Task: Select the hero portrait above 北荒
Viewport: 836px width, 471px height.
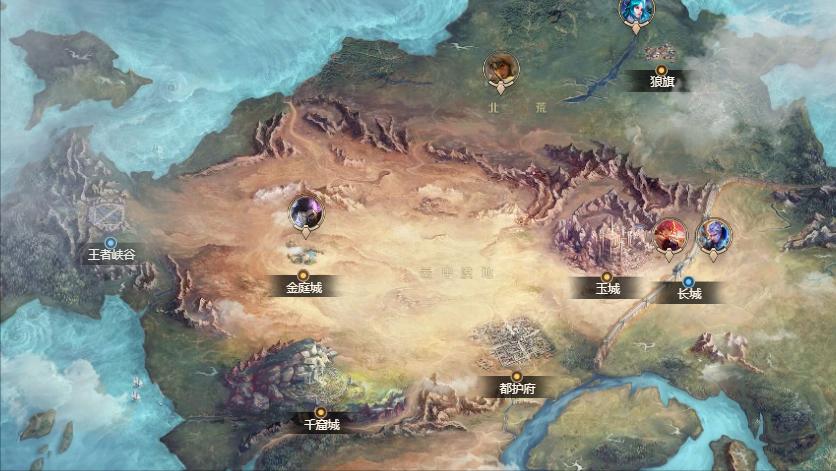Action: coord(501,69)
